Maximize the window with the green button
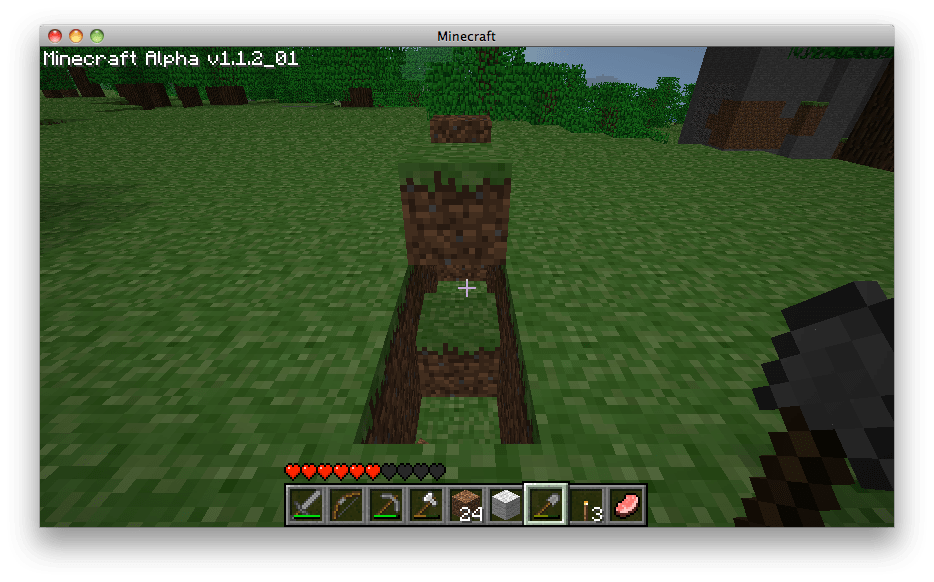The height and width of the screenshot is (582, 934). [97, 36]
